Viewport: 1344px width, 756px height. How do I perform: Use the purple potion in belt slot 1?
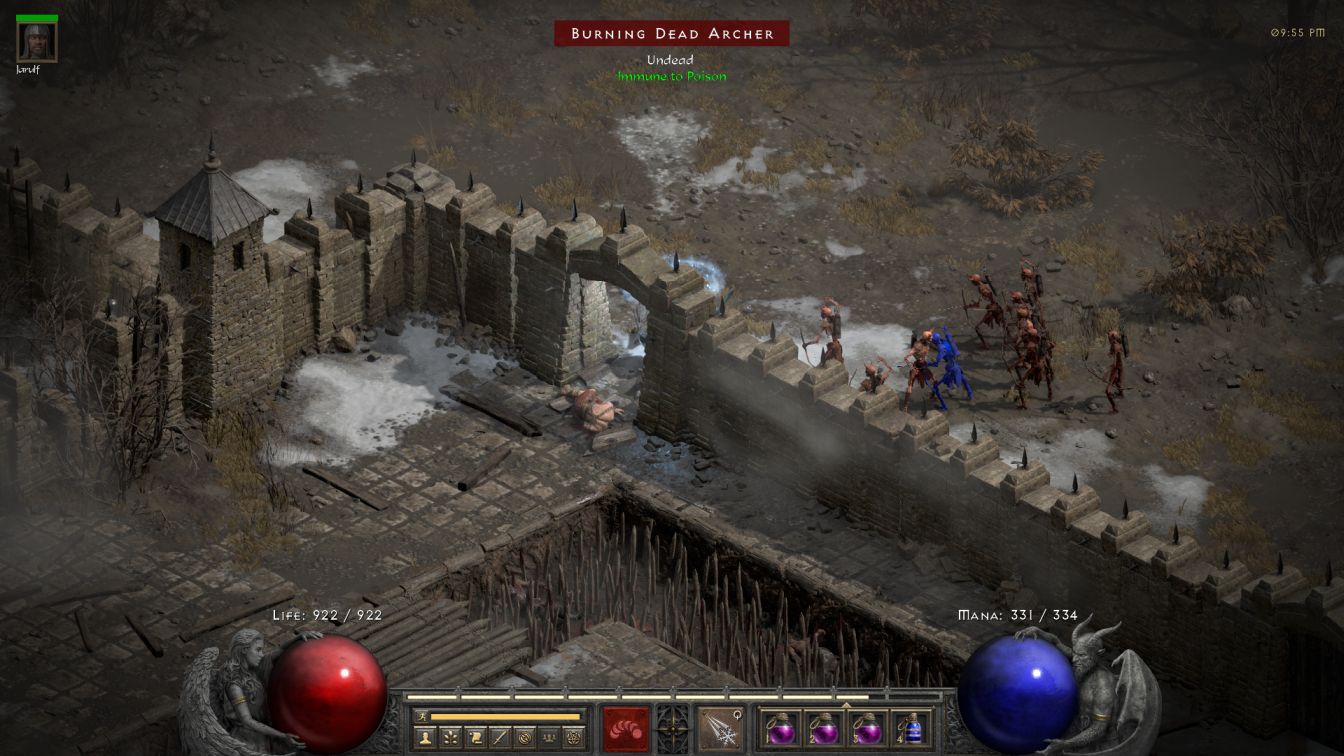click(x=781, y=727)
